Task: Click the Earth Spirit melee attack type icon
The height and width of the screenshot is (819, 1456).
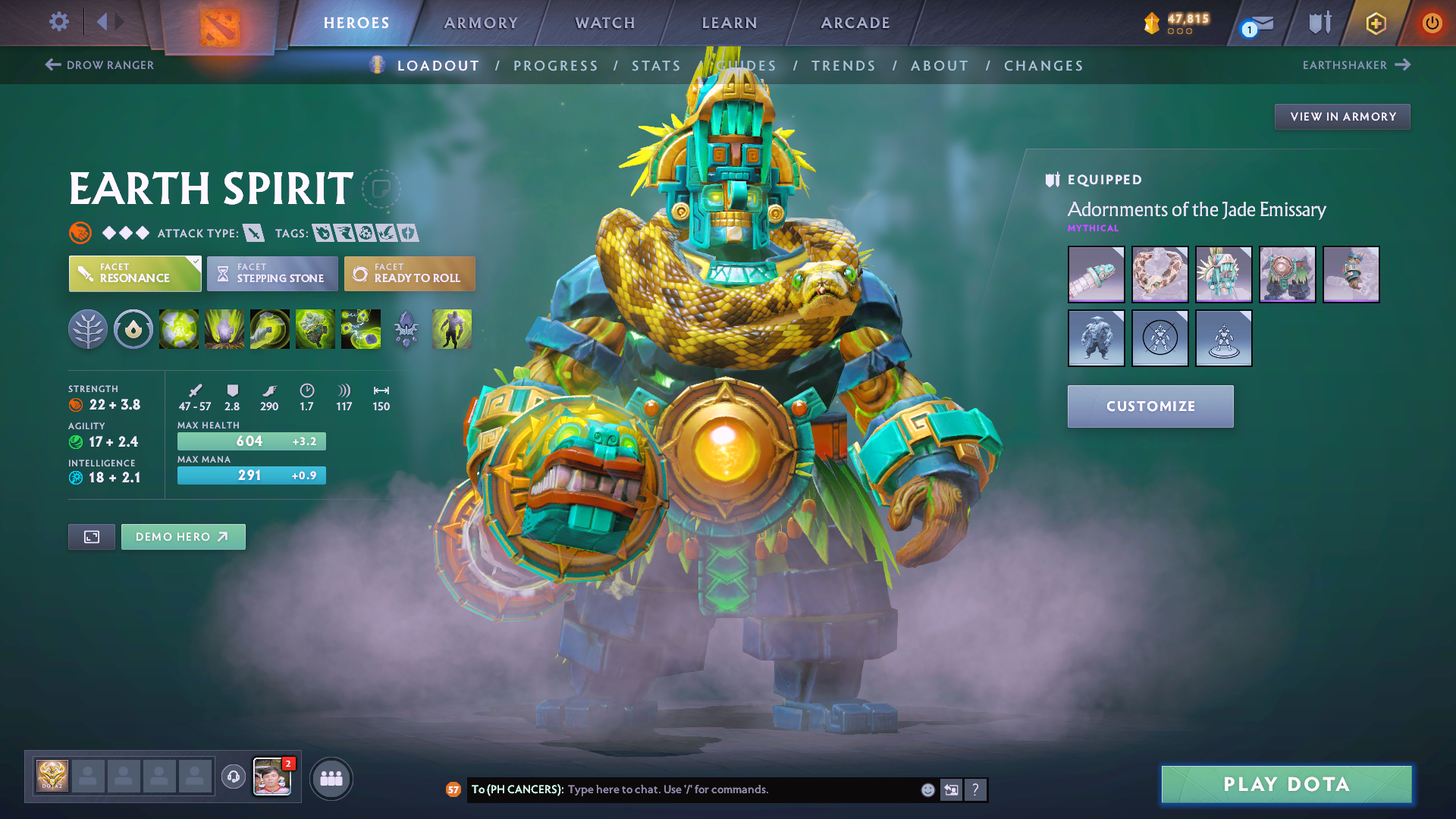Action: pos(253,233)
